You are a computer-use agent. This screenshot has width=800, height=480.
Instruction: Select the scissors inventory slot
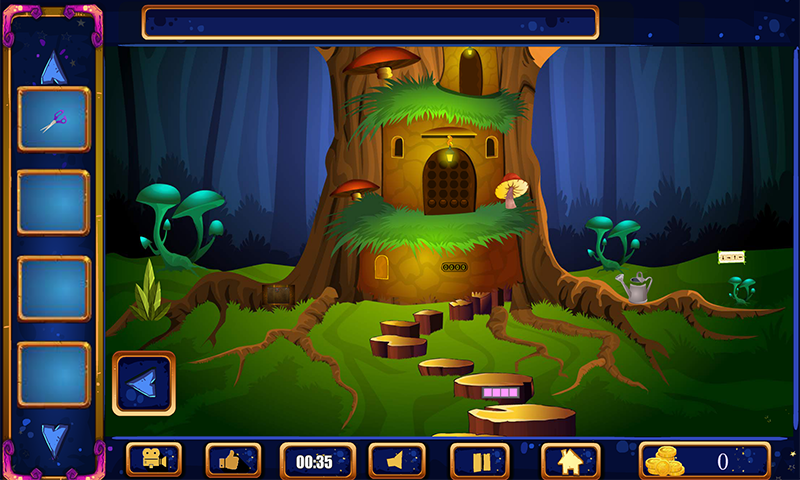coord(54,119)
